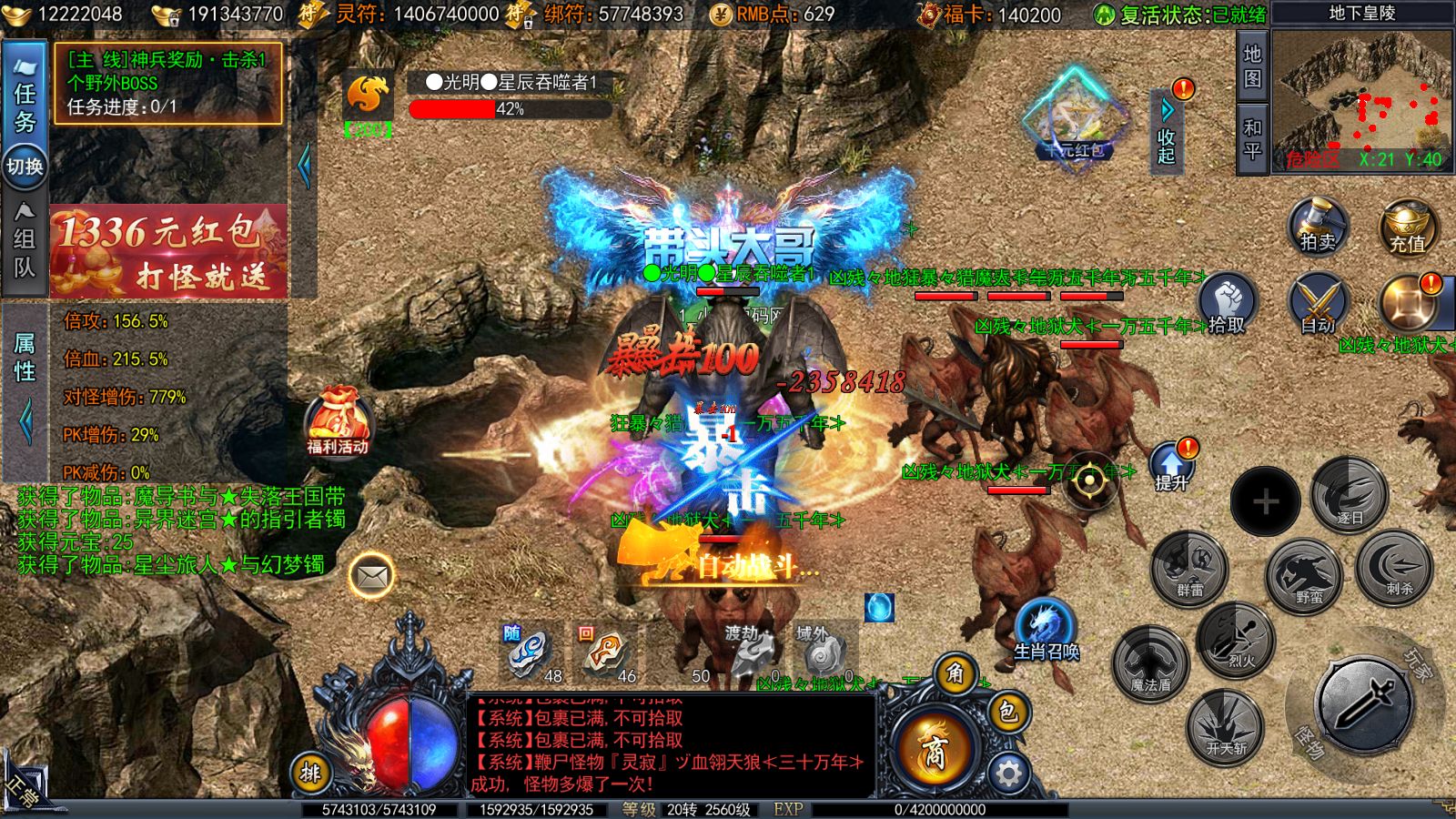Collapse the panel with 收起 arrow
The image size is (1456, 819).
(x=1168, y=126)
